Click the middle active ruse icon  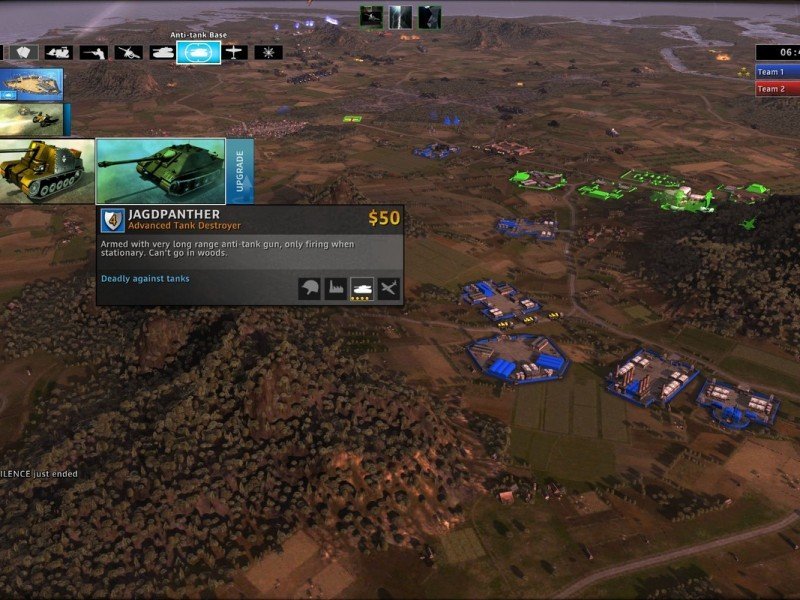(400, 17)
